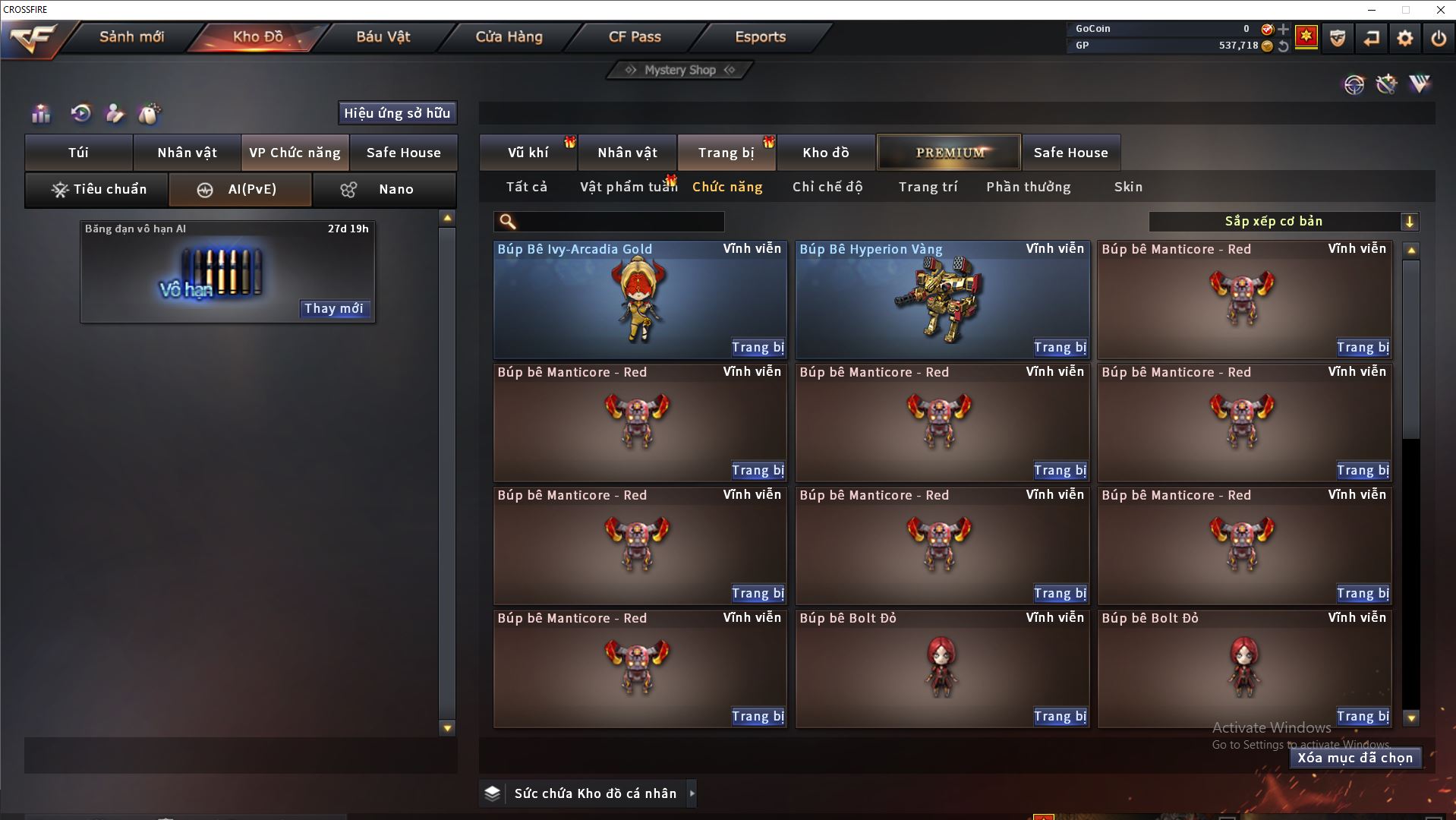Open the Vũ khí inventory tab
1456x820 pixels.
point(528,153)
